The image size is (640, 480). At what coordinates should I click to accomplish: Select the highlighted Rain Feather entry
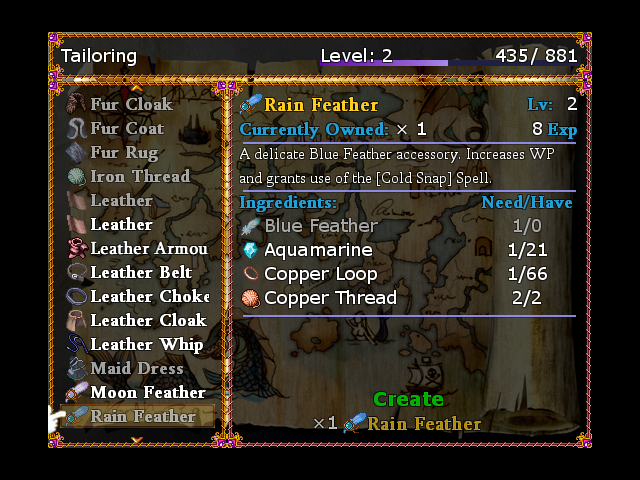pos(142,416)
